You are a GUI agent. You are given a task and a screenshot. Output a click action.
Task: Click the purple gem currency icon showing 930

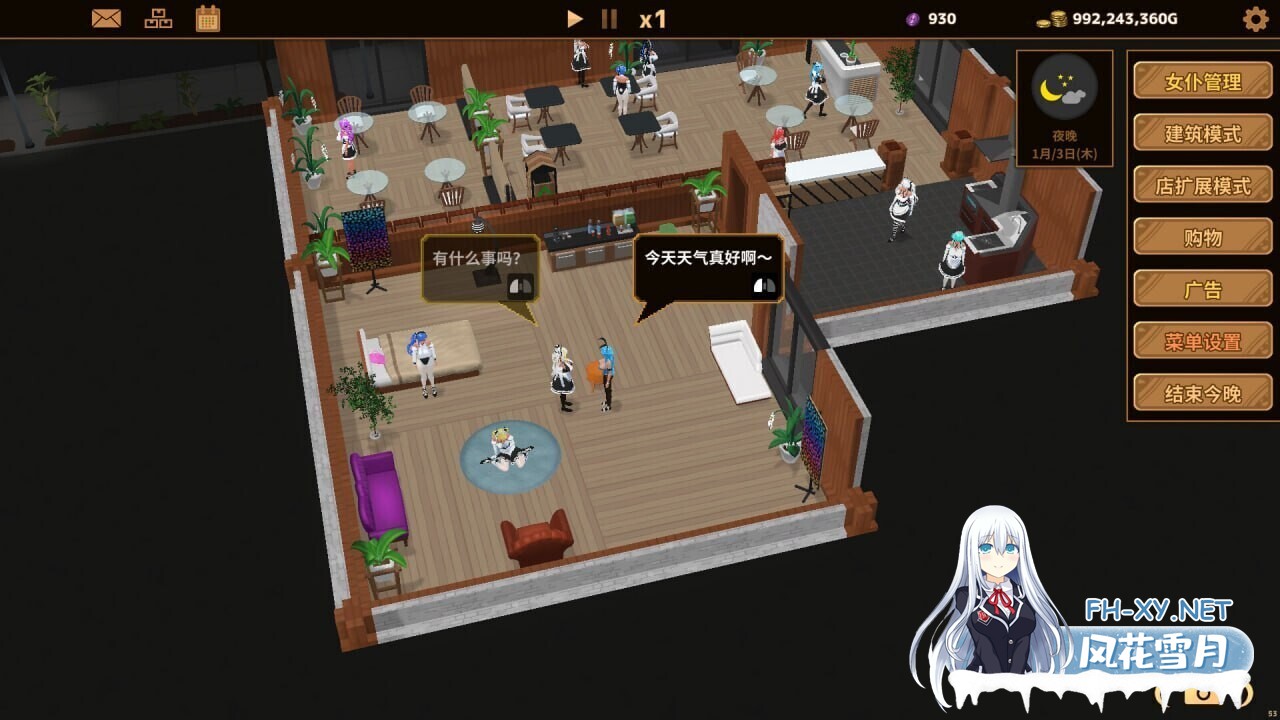[912, 18]
